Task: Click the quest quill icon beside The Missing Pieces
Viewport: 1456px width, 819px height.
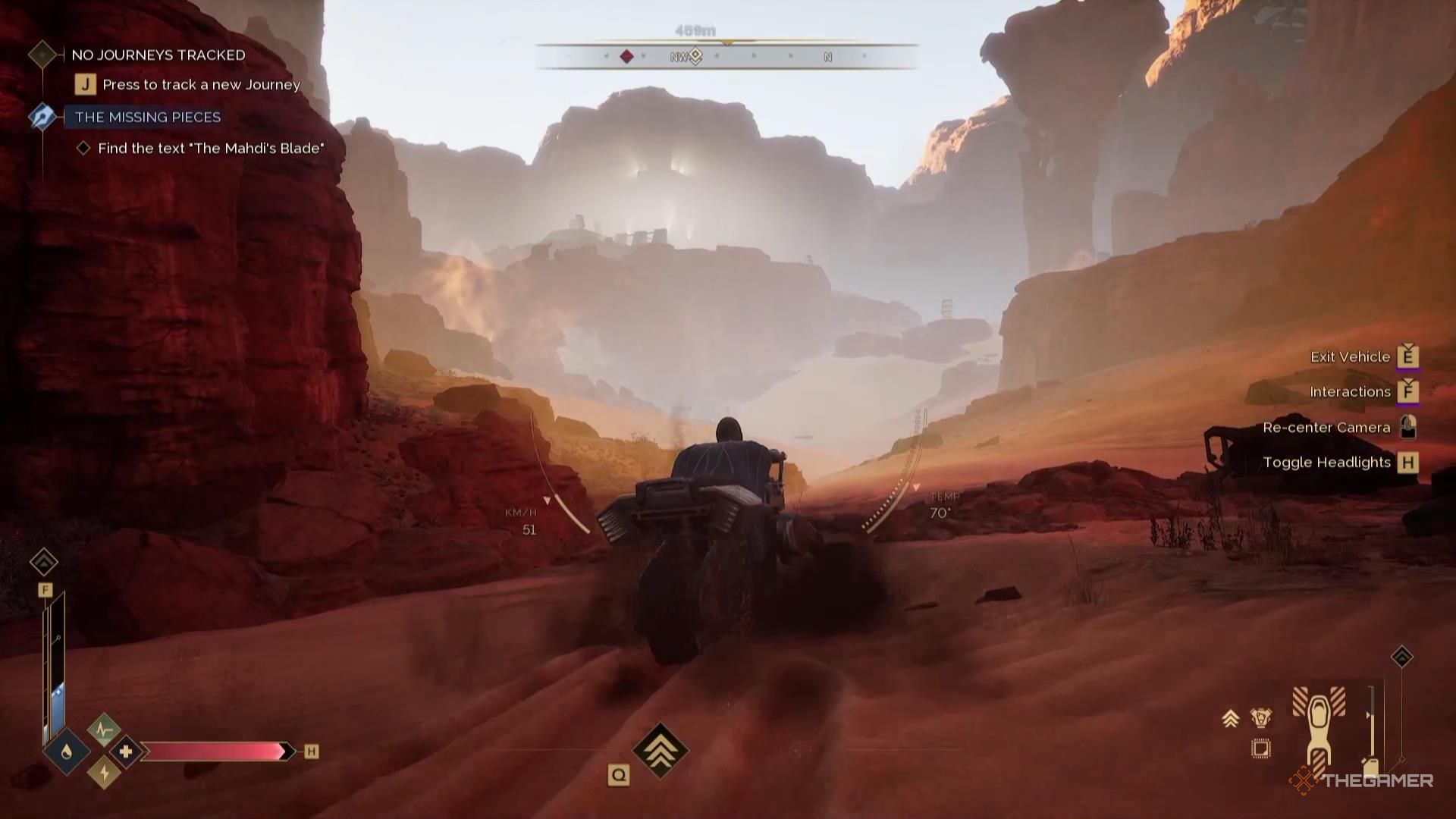Action: tap(42, 117)
